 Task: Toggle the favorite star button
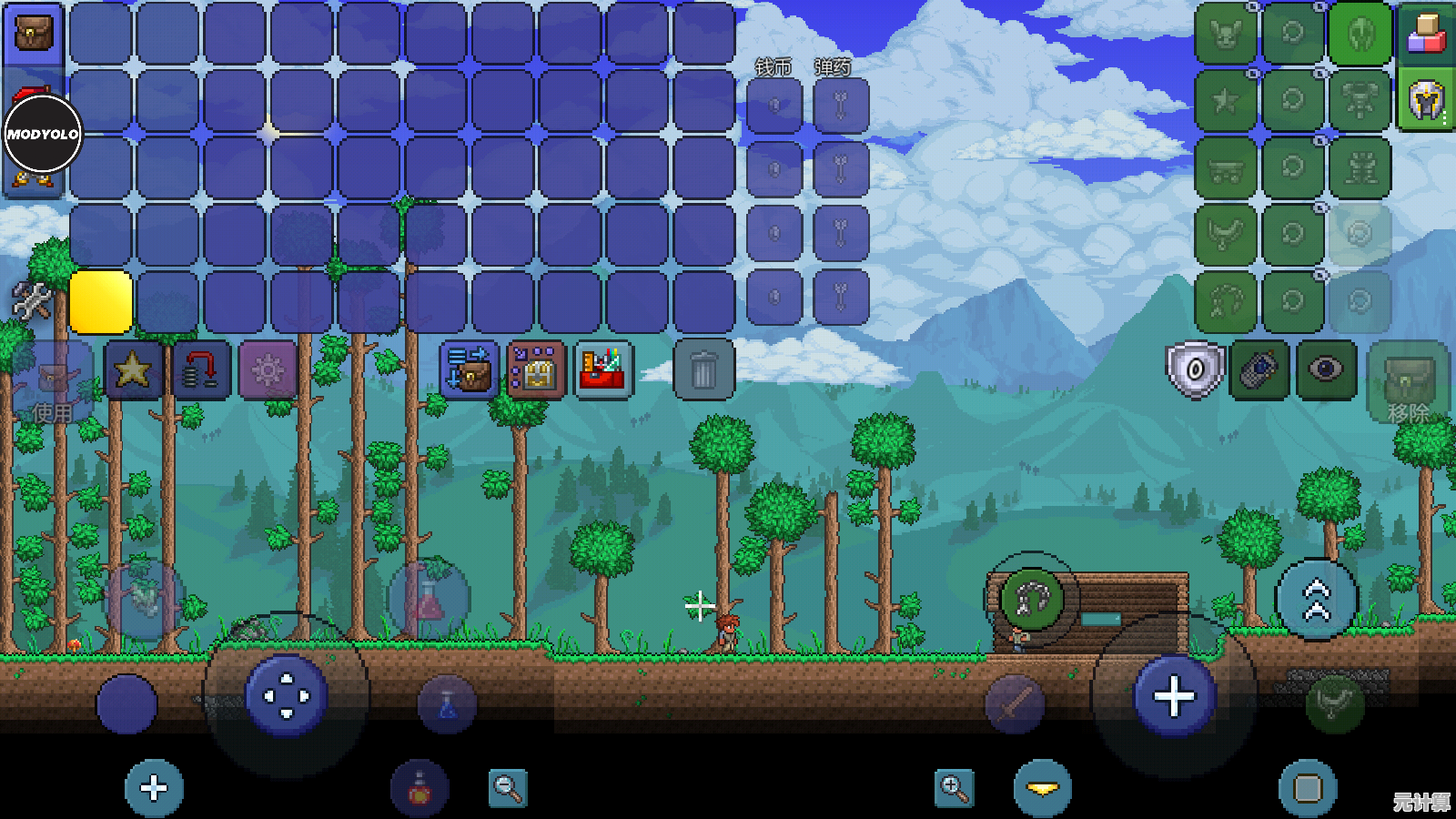coord(133,370)
